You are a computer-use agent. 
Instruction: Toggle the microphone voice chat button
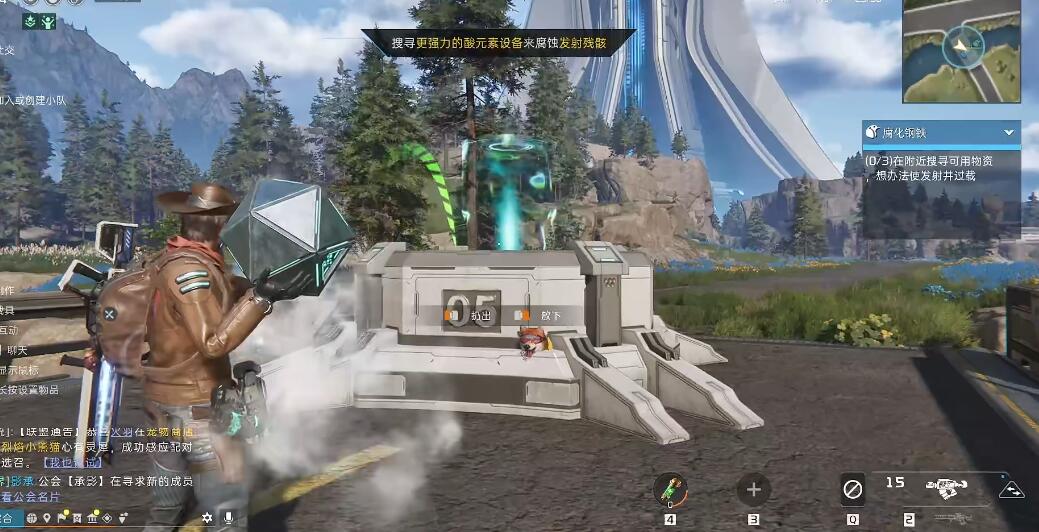coord(229,517)
